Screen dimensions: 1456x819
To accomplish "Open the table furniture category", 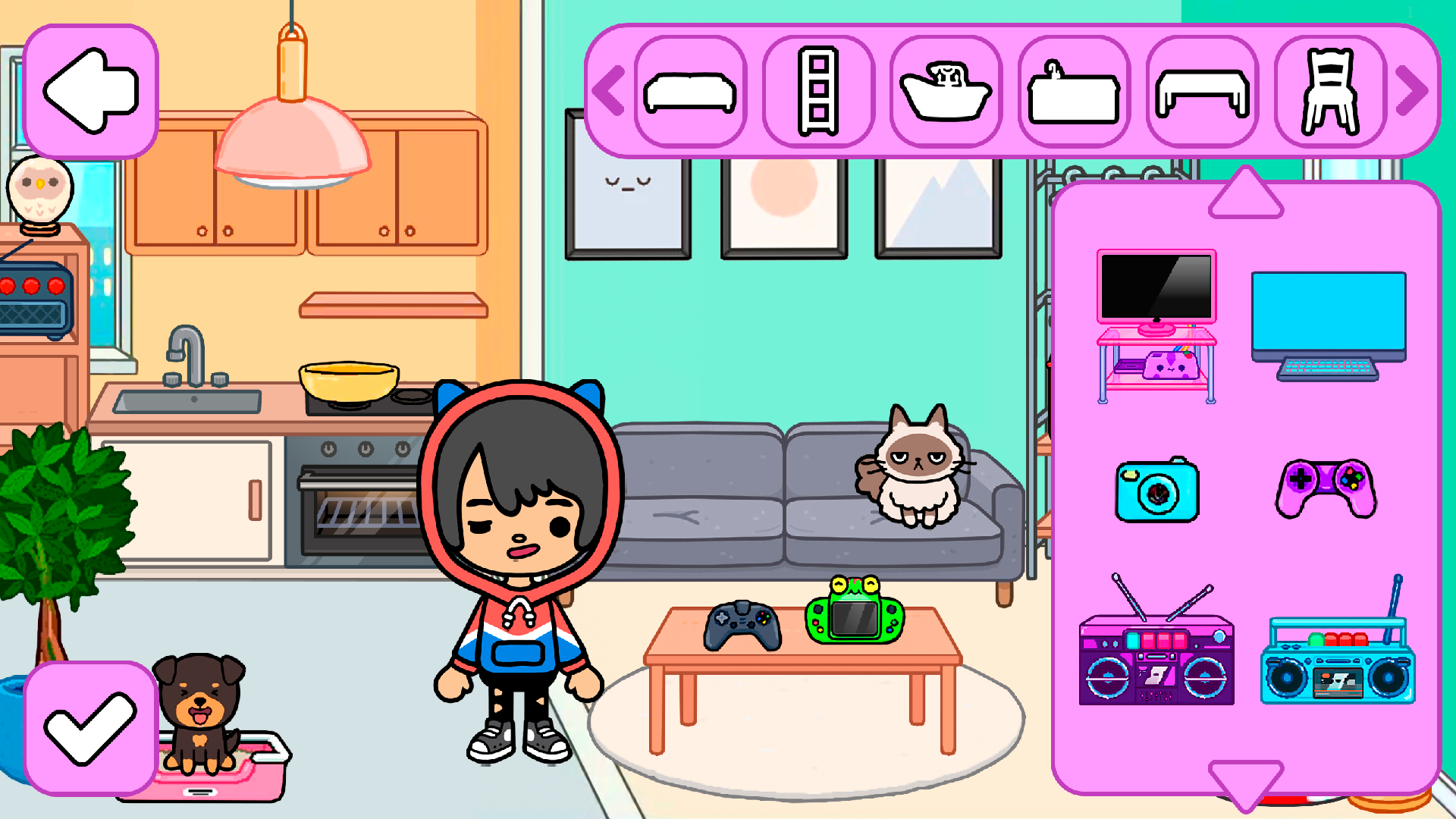I will [1200, 91].
